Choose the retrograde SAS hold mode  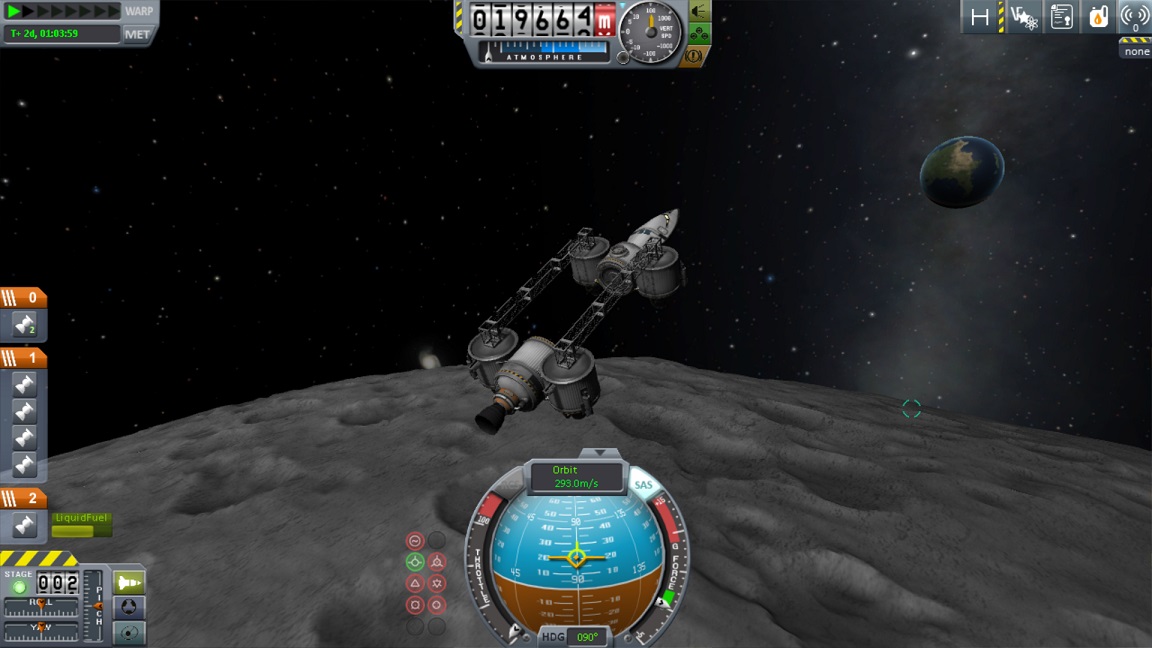(437, 562)
